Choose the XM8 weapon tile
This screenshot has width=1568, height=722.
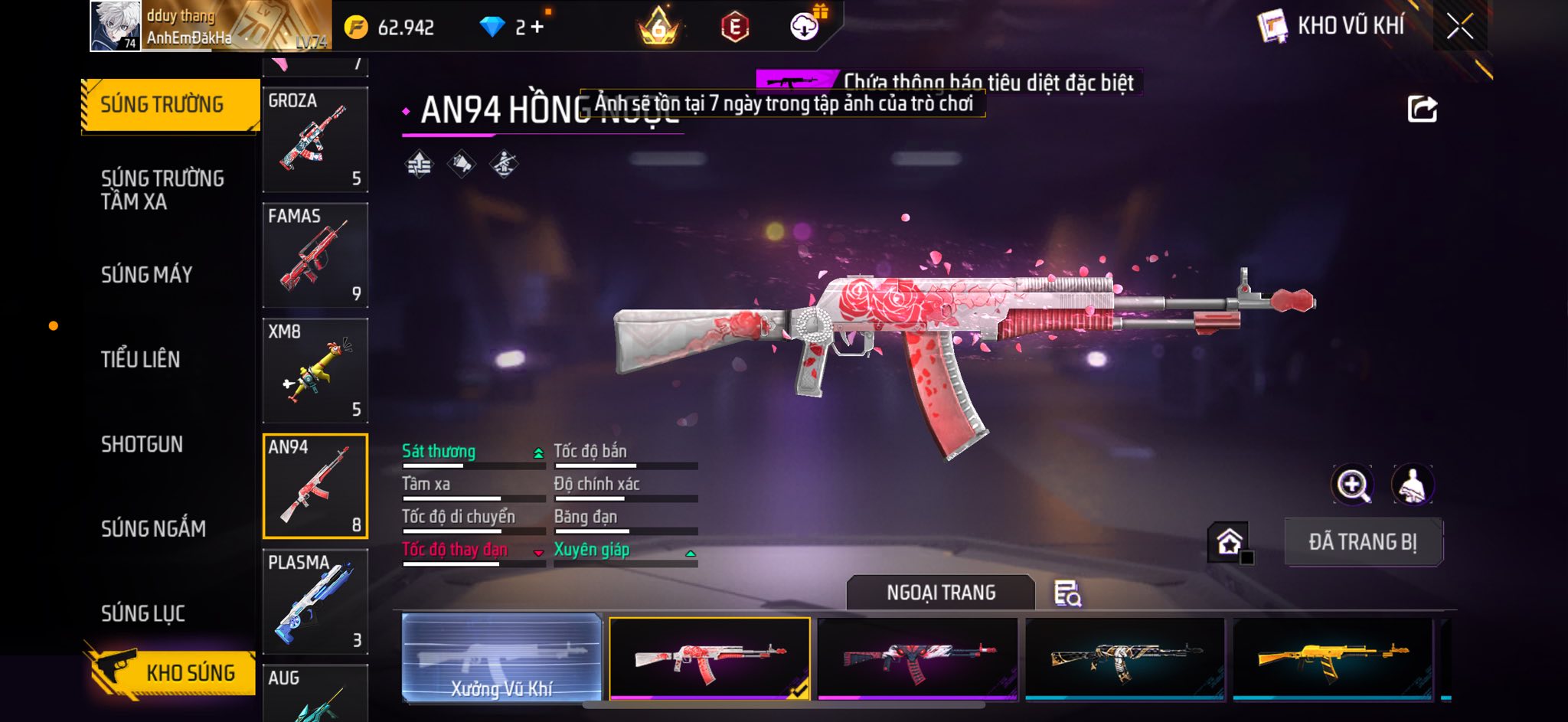315,371
